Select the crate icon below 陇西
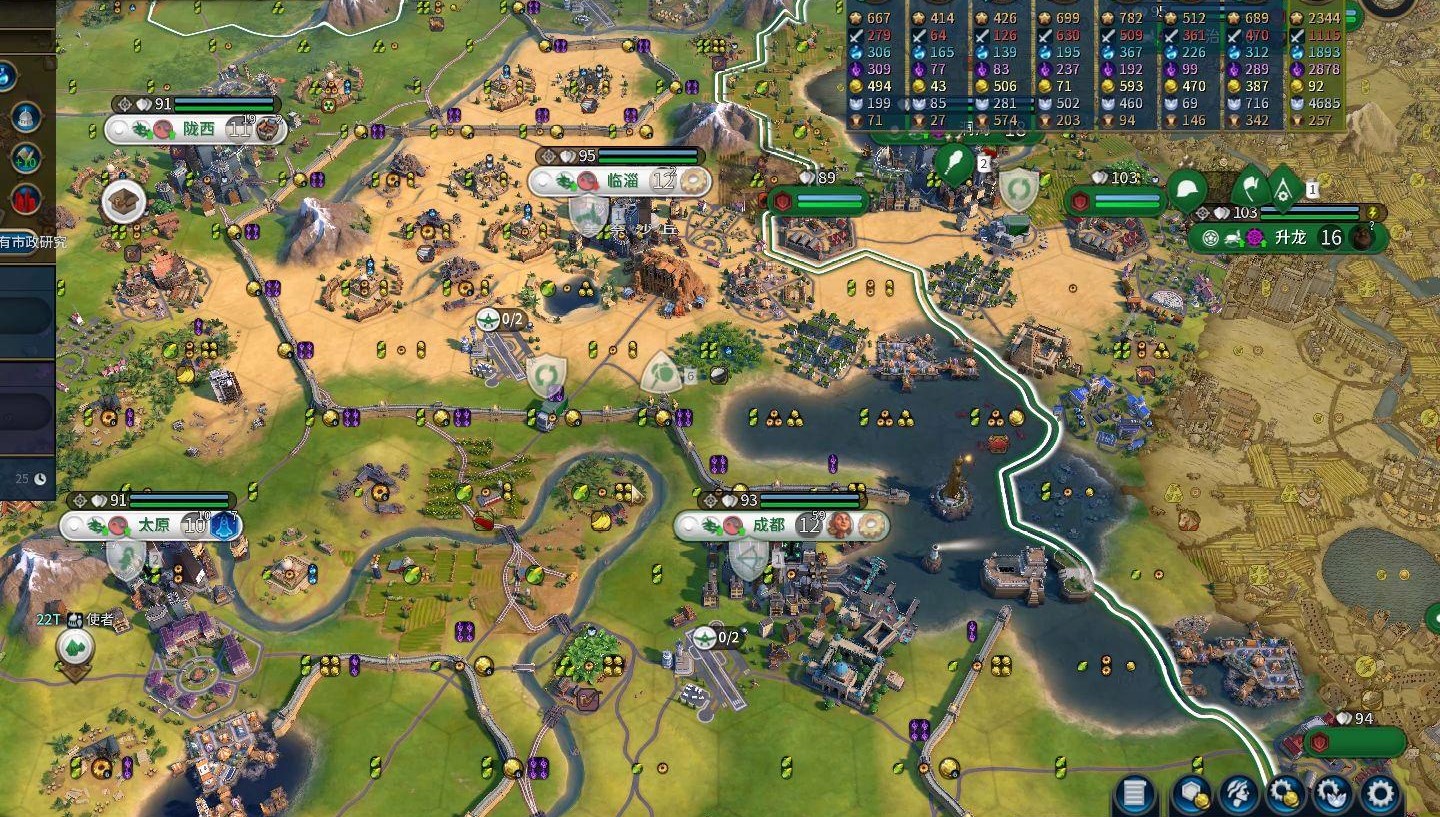This screenshot has width=1440, height=817. [x=124, y=202]
